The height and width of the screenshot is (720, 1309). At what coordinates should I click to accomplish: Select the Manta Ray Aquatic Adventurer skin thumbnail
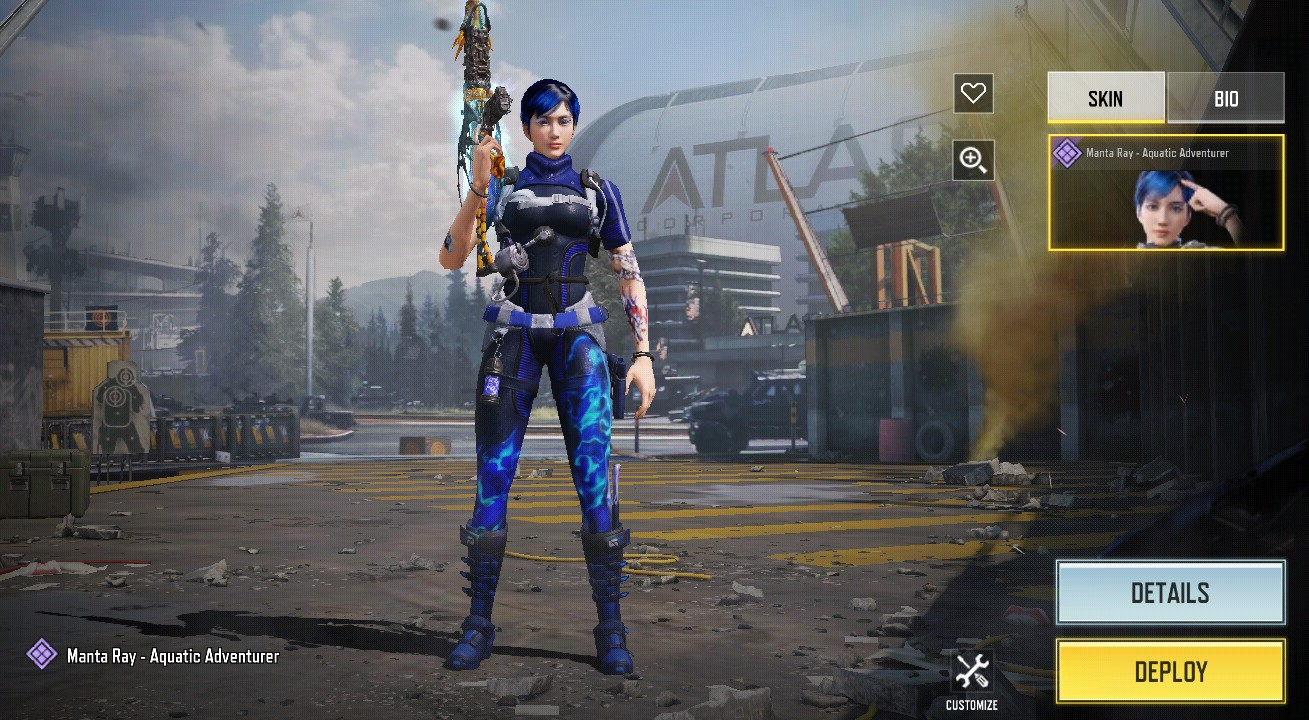tap(1166, 193)
